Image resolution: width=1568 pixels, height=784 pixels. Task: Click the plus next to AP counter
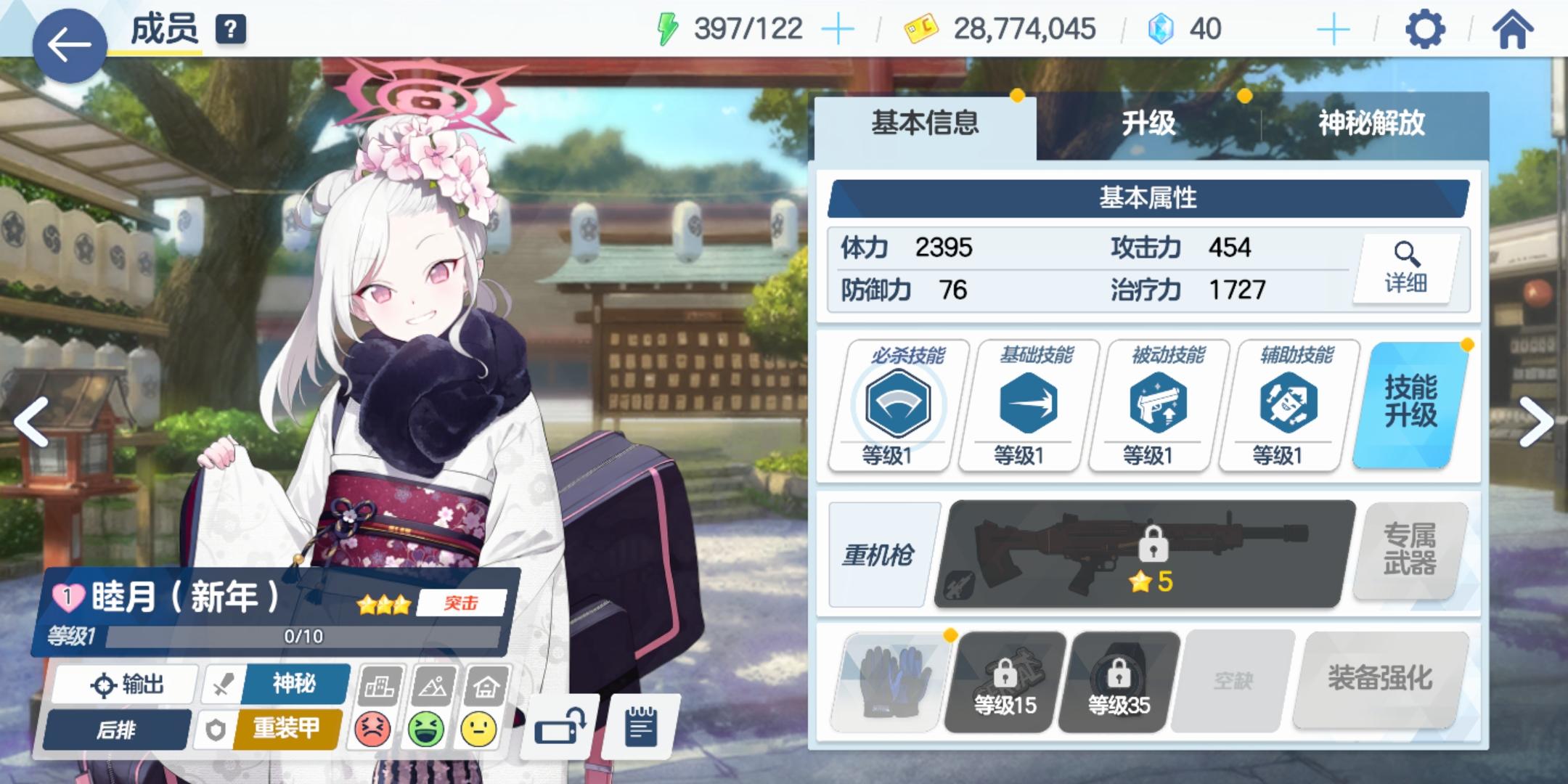coord(840,29)
